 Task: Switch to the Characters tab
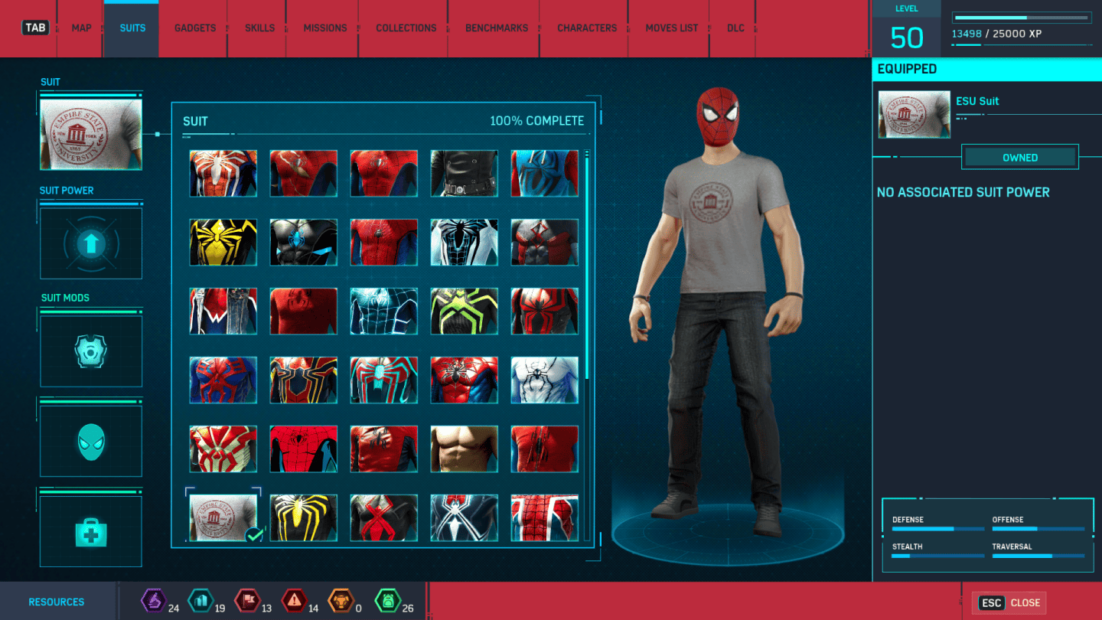click(x=587, y=28)
